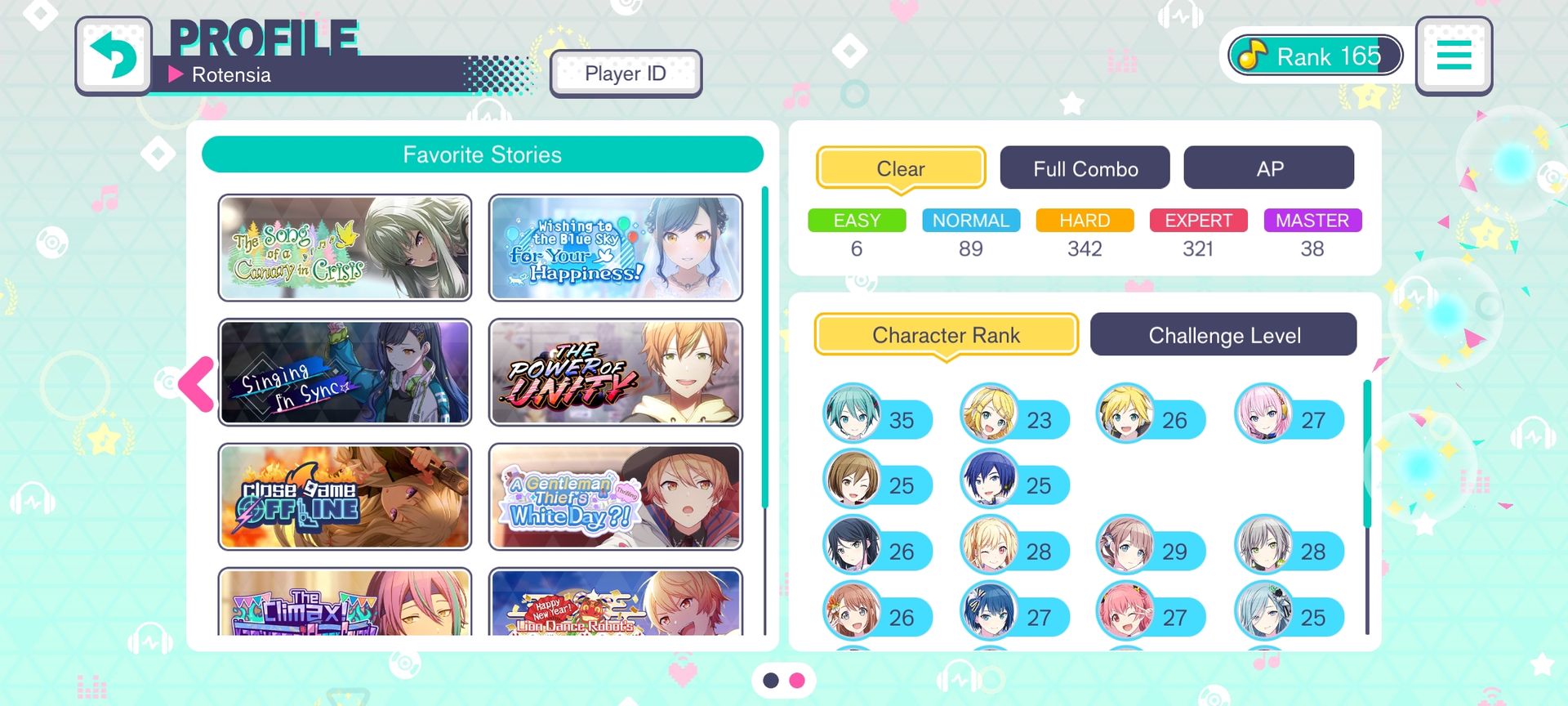The width and height of the screenshot is (1568, 706).
Task: Click the pink left page arrow
Action: [197, 383]
